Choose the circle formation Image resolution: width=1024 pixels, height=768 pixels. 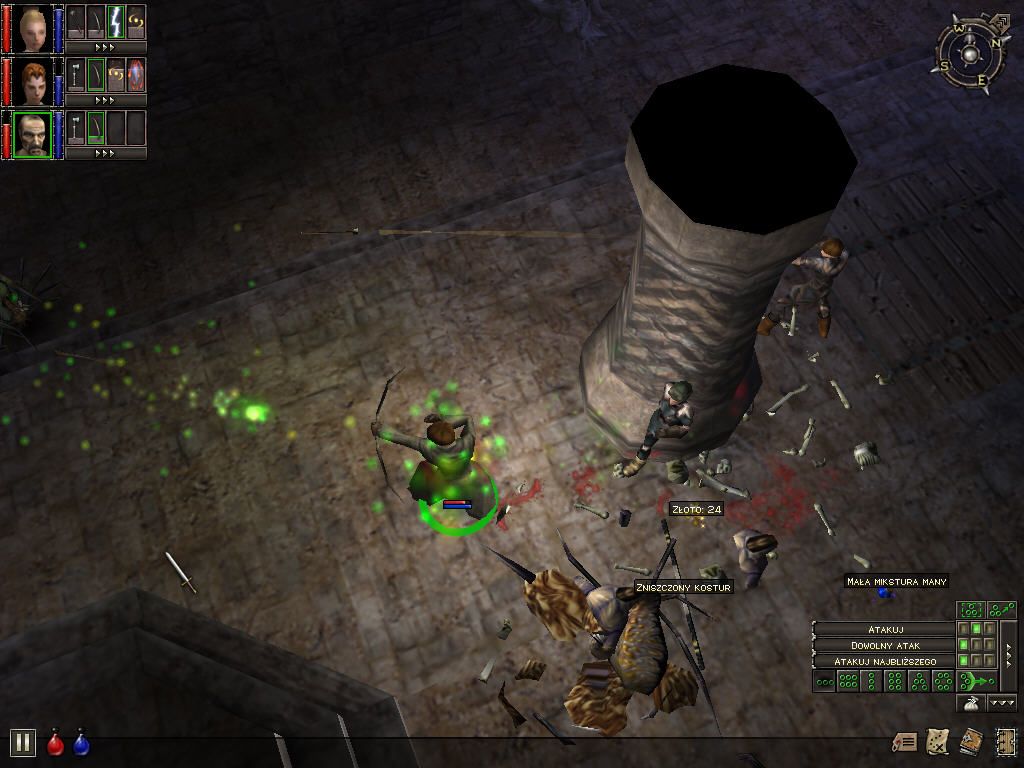(x=943, y=682)
